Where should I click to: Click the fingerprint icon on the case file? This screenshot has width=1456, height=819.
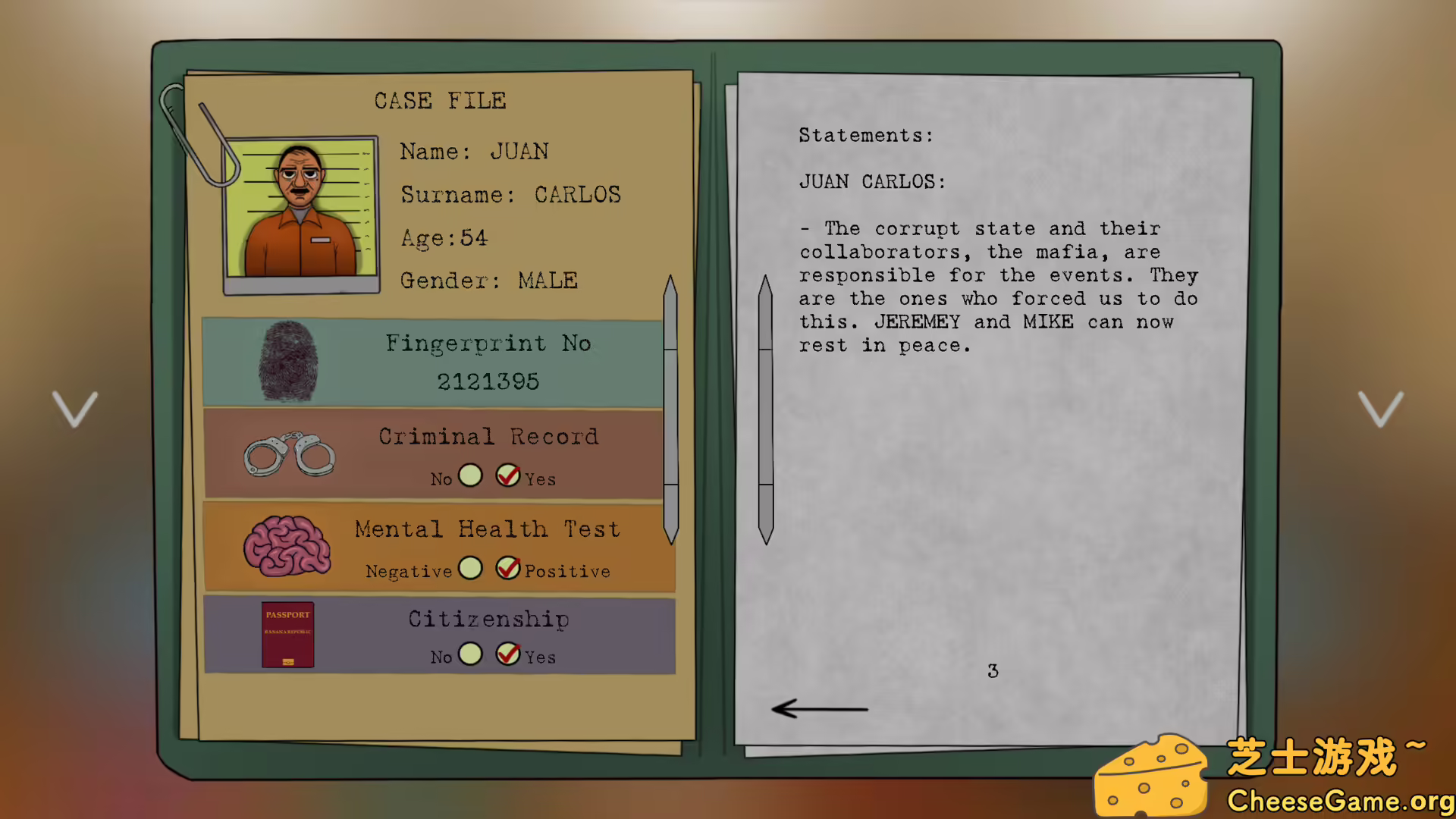point(288,362)
